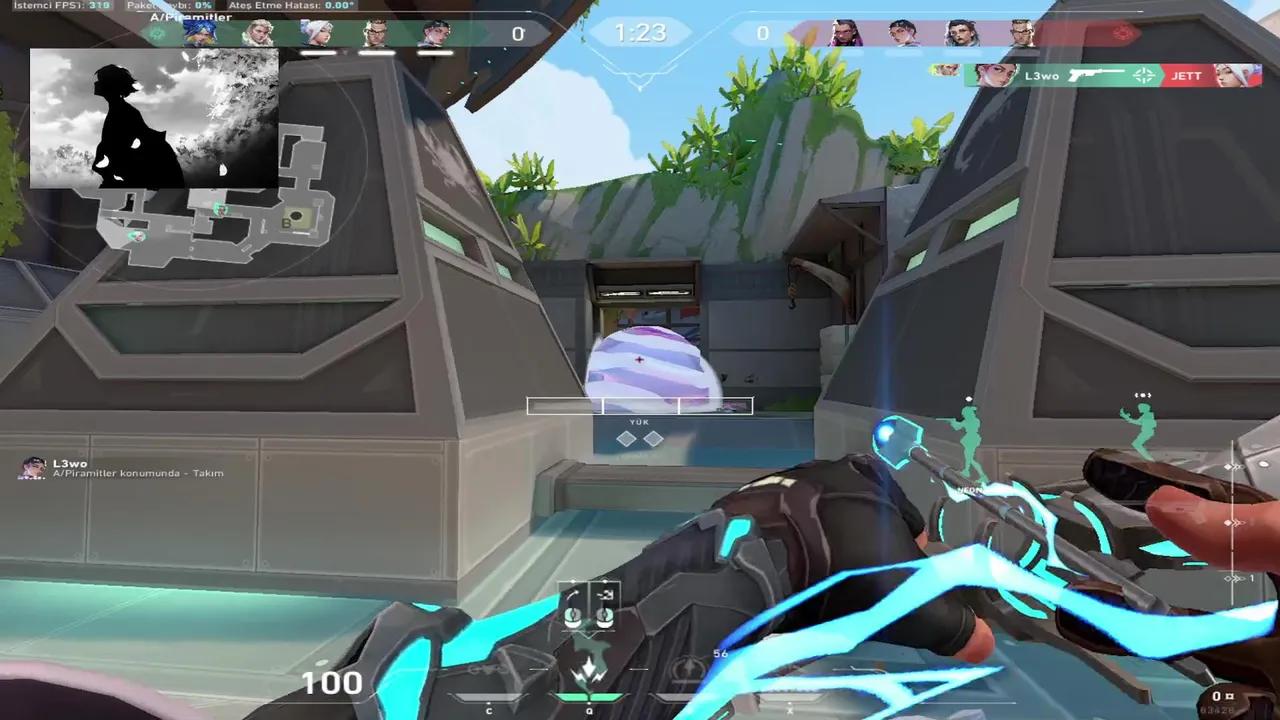Viewport: 1280px width, 720px height.
Task: Click the headshot crosshair icon in the killfeed
Action: (x=1143, y=76)
